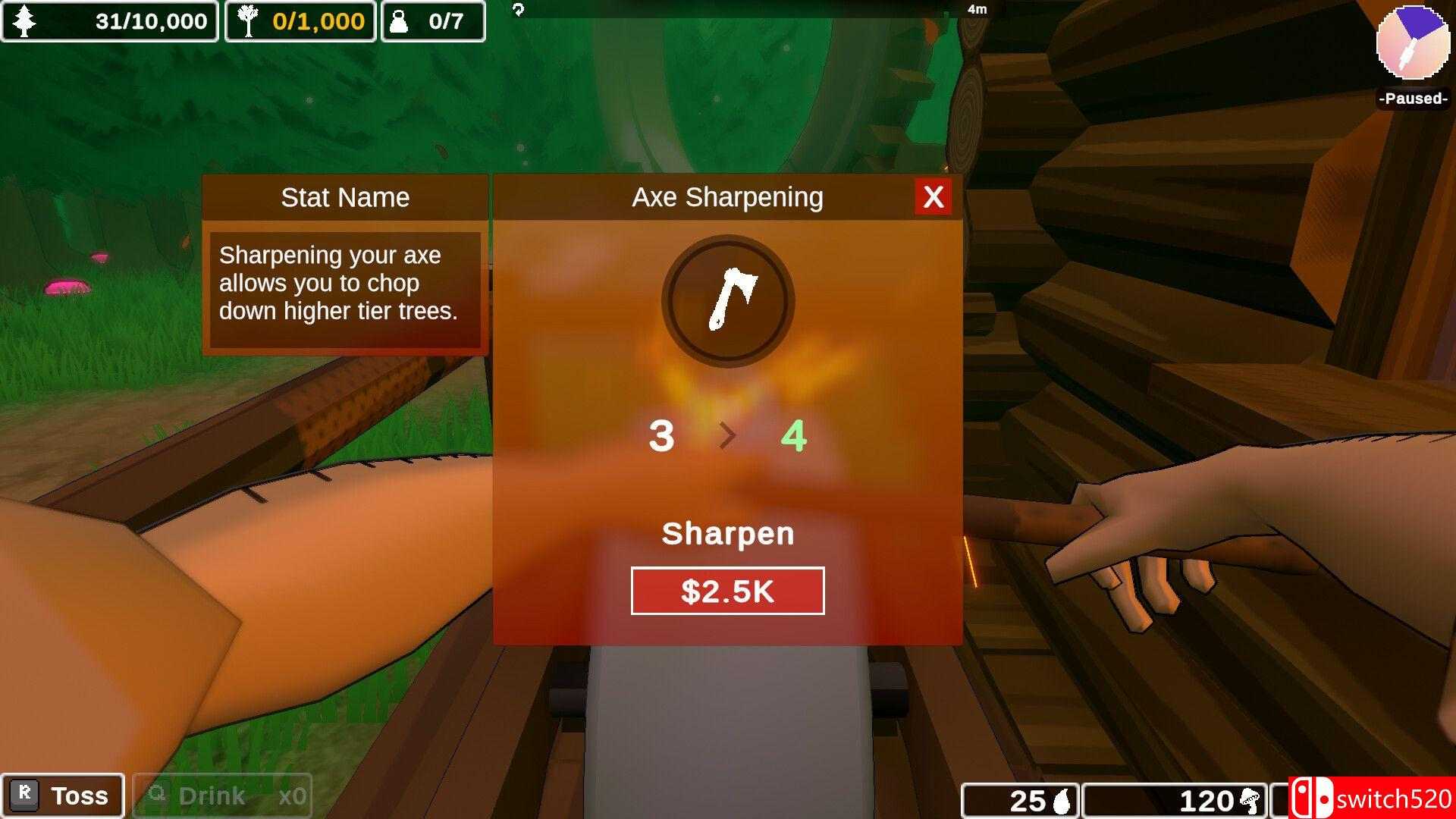Expand the 4m timer at the top
This screenshot has height=819, width=1456.
(x=978, y=9)
